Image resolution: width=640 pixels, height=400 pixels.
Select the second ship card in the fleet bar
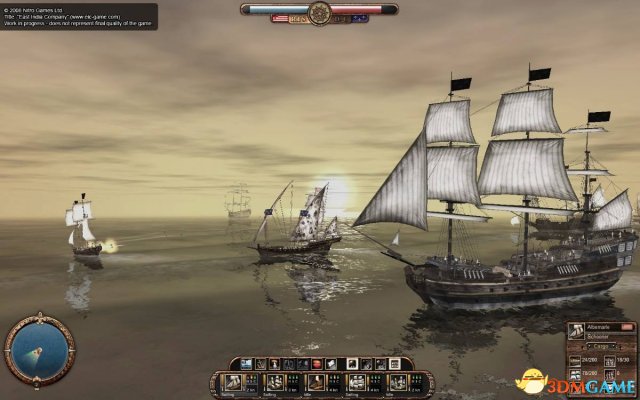coord(274,381)
